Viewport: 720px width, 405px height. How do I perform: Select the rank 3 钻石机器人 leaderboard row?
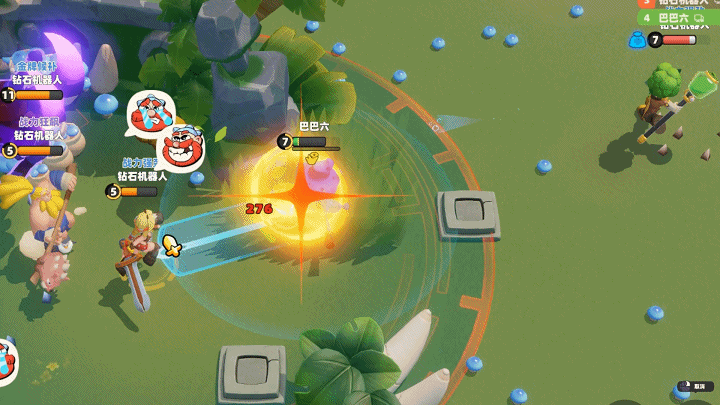point(678,3)
